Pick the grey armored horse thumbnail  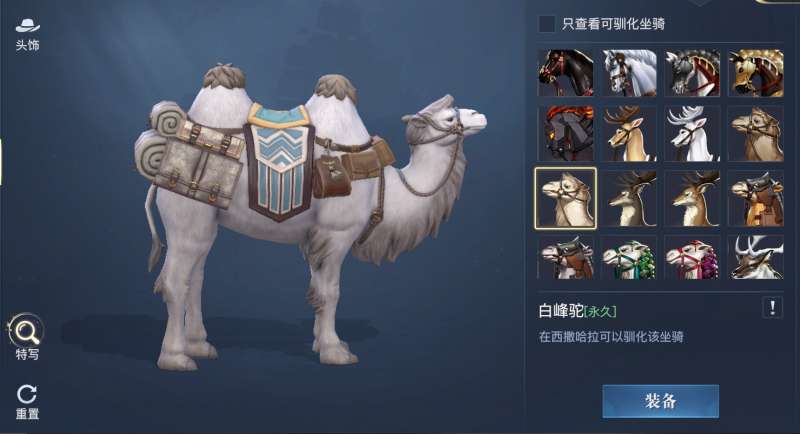point(693,73)
